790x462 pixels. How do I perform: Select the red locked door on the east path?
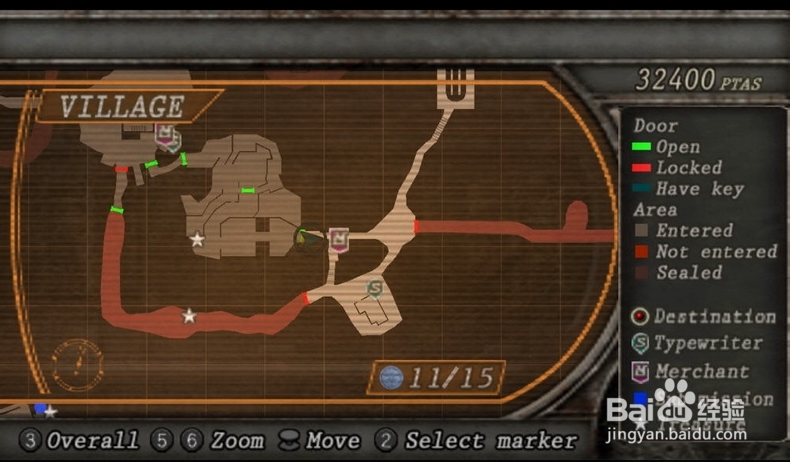tap(415, 227)
